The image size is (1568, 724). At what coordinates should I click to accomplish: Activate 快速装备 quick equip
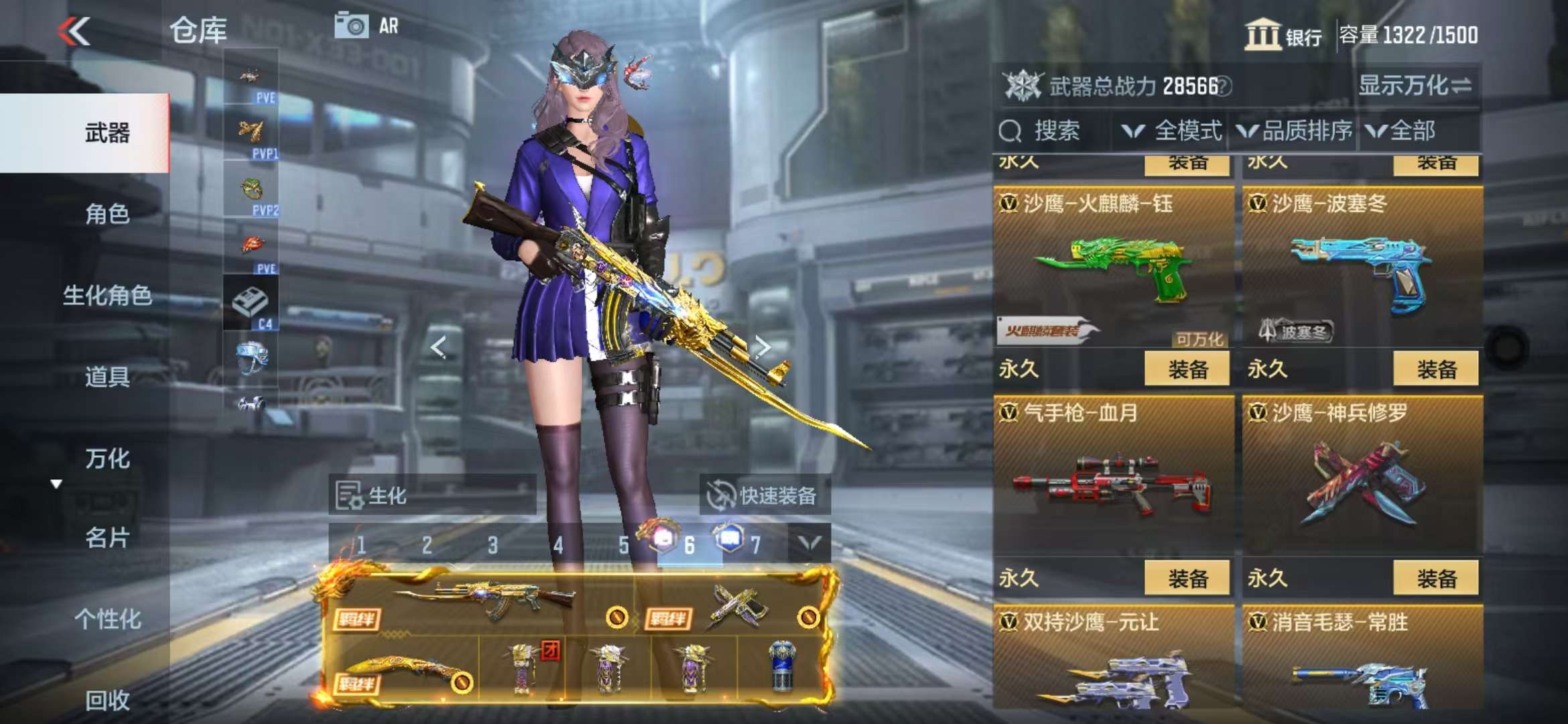[x=765, y=495]
